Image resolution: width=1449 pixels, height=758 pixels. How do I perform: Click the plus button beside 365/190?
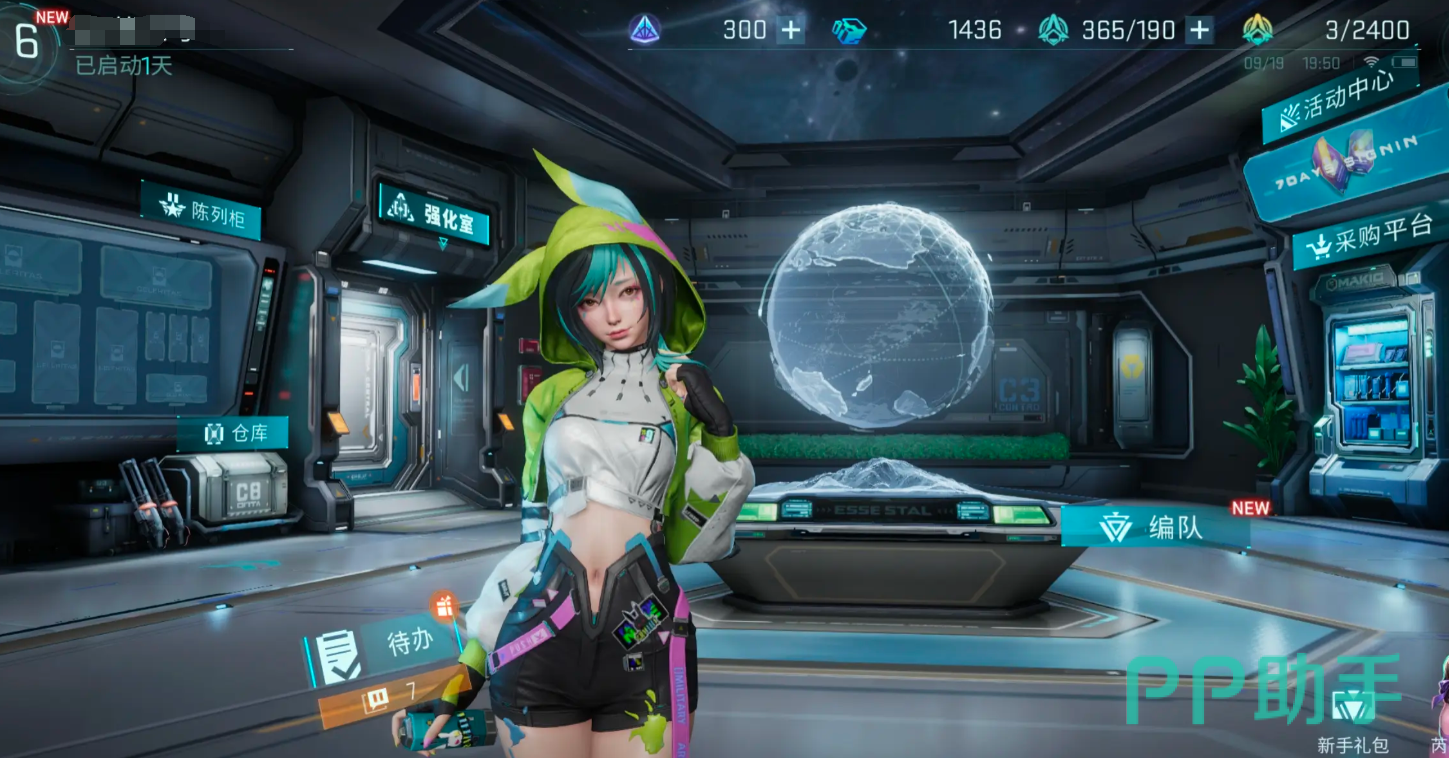coord(1199,30)
